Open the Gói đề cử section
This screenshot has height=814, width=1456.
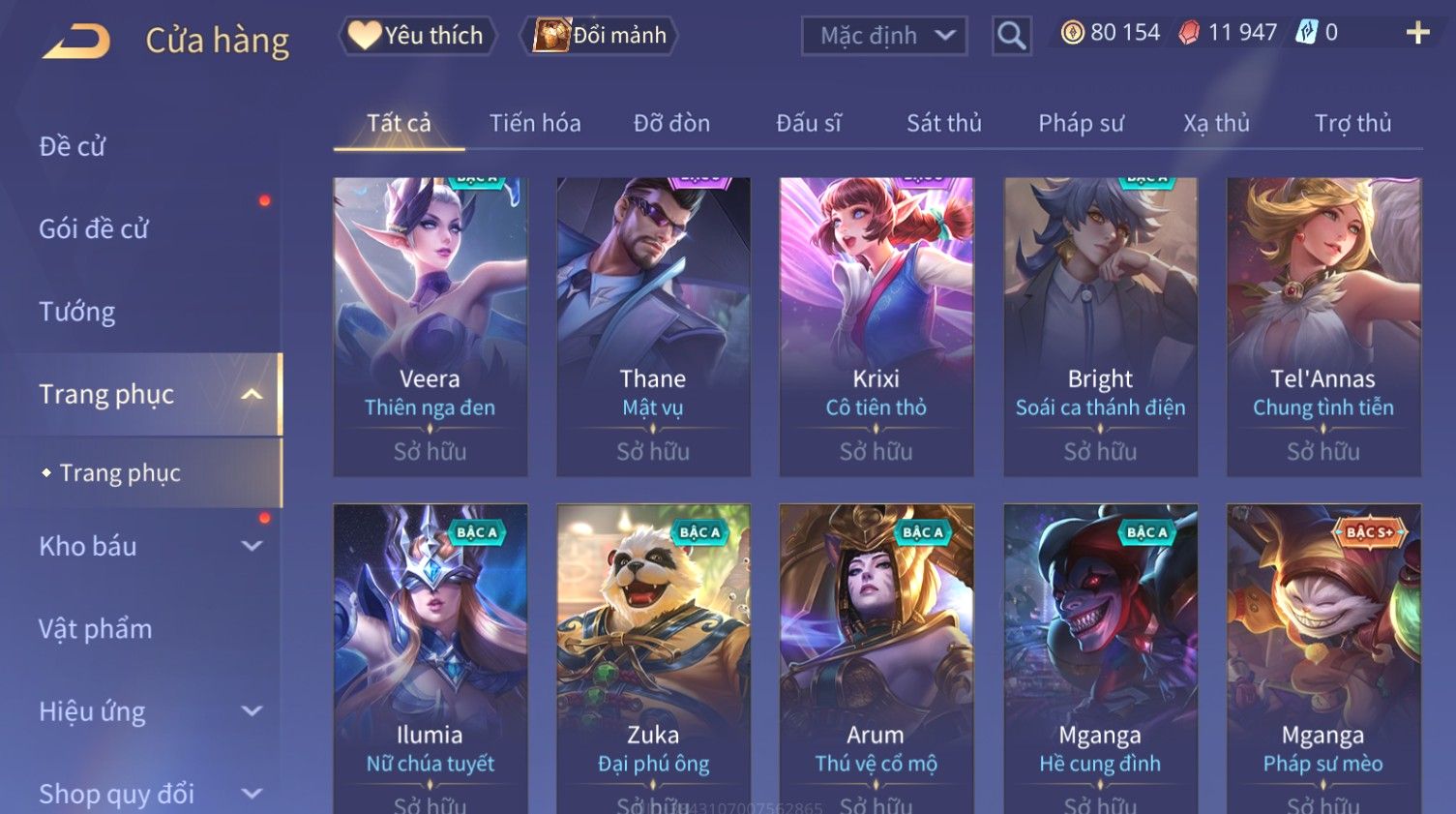click(x=94, y=228)
